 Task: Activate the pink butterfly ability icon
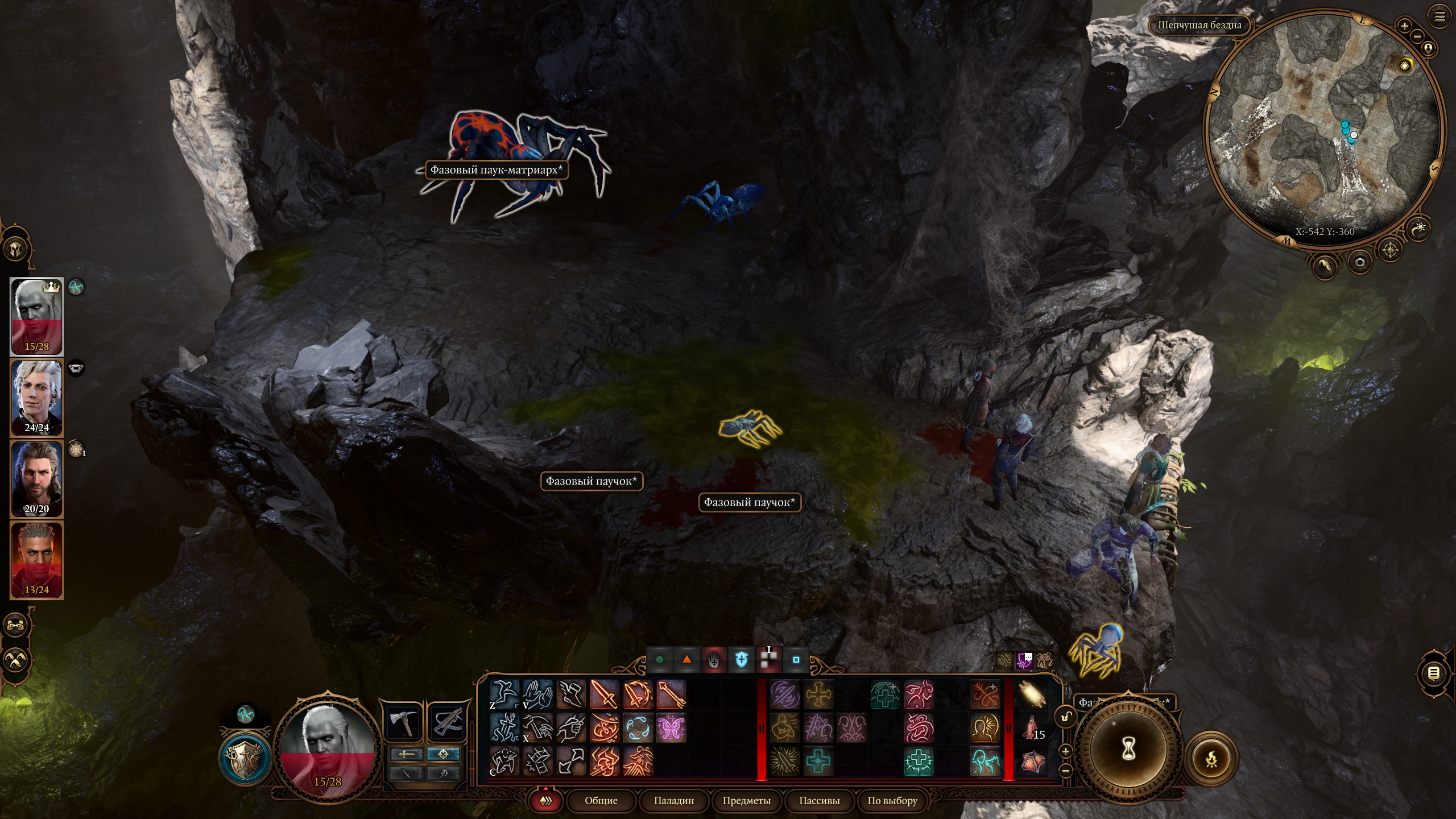[x=671, y=729]
